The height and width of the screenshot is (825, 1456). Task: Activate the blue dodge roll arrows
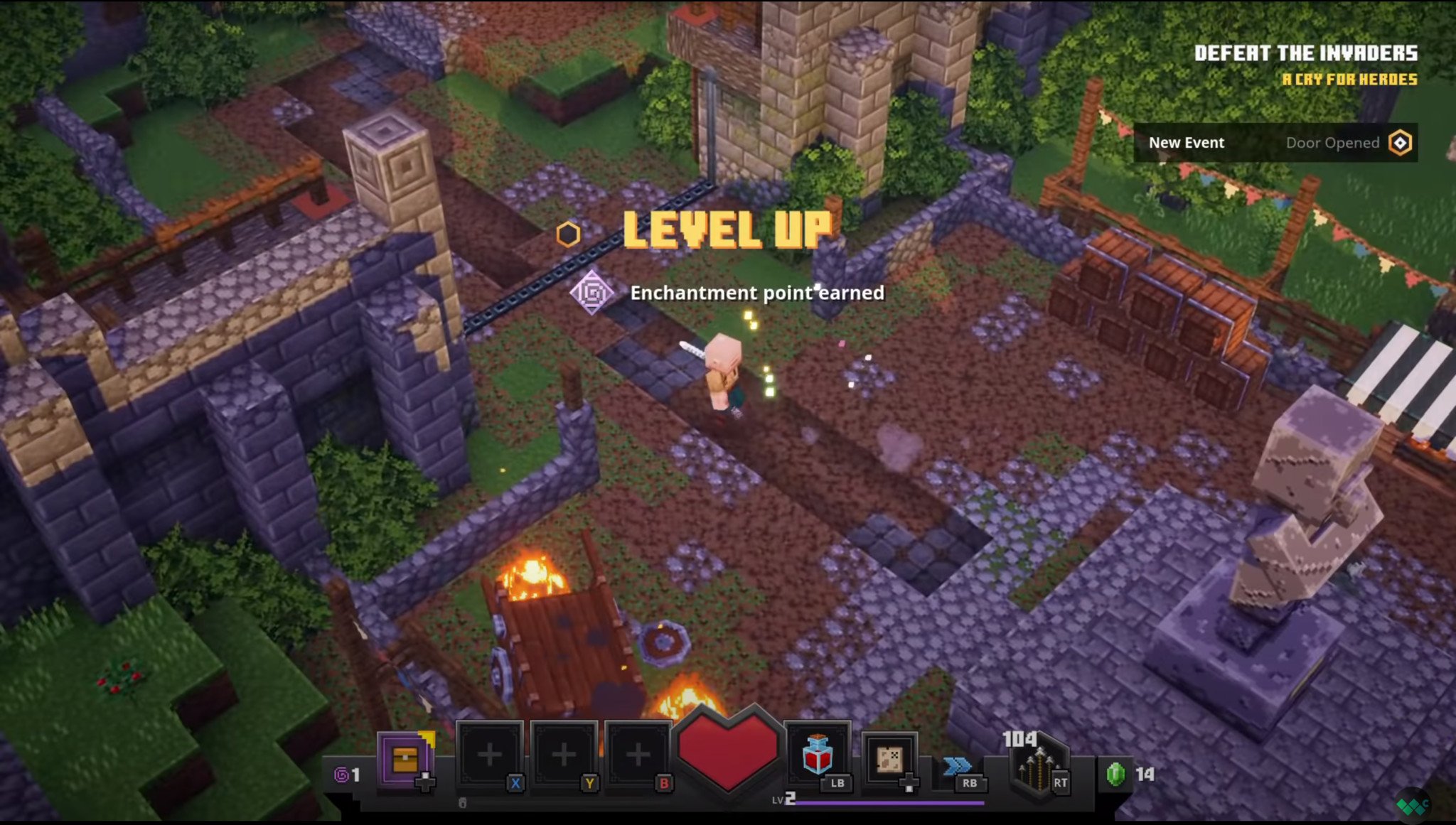(957, 766)
